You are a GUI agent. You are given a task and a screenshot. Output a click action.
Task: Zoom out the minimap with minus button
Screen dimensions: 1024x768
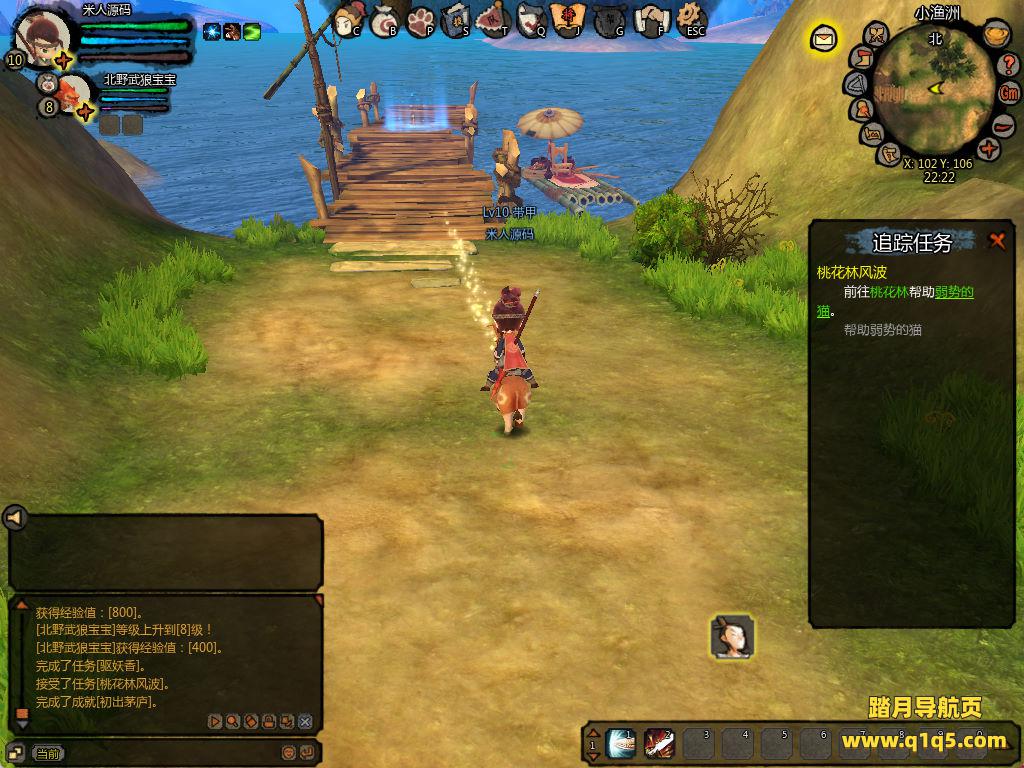pyautogui.click(x=1004, y=124)
